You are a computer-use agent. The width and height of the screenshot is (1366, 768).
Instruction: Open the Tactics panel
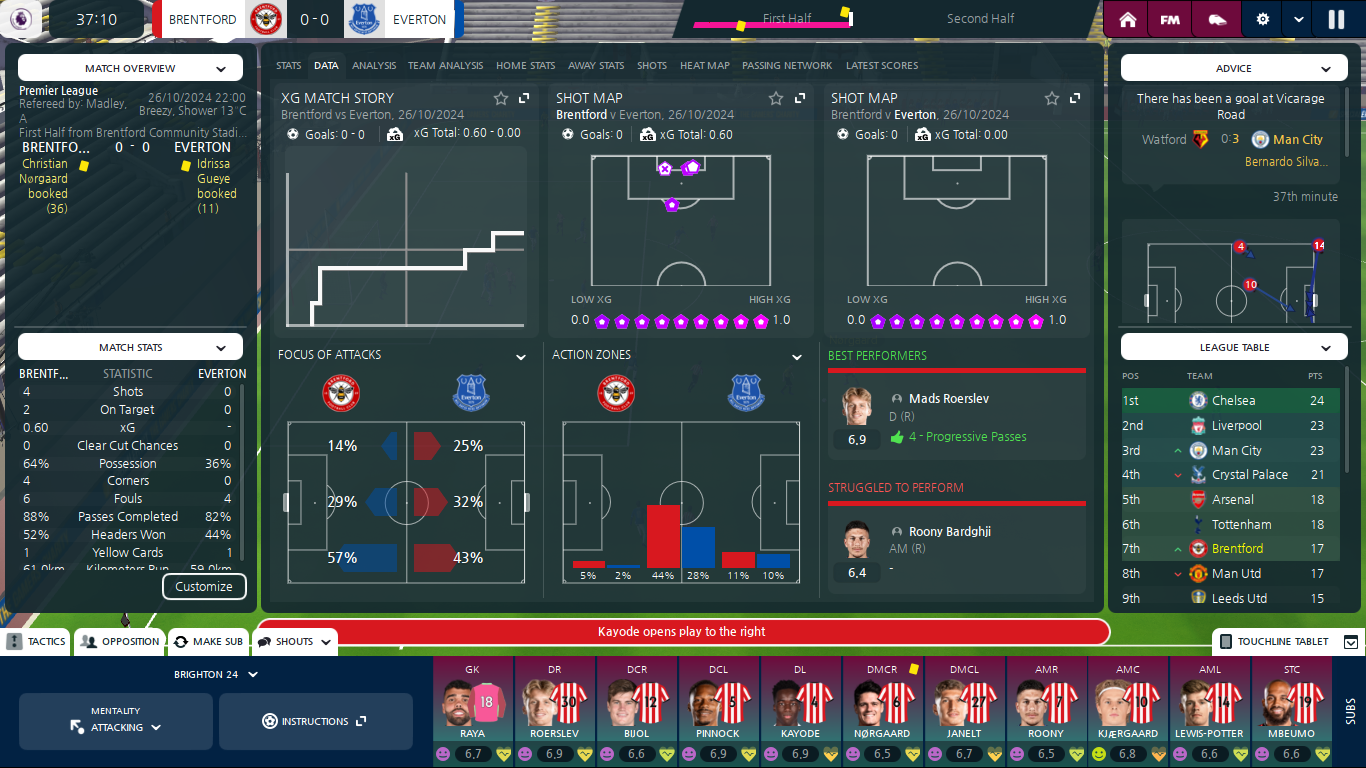pyautogui.click(x=37, y=642)
